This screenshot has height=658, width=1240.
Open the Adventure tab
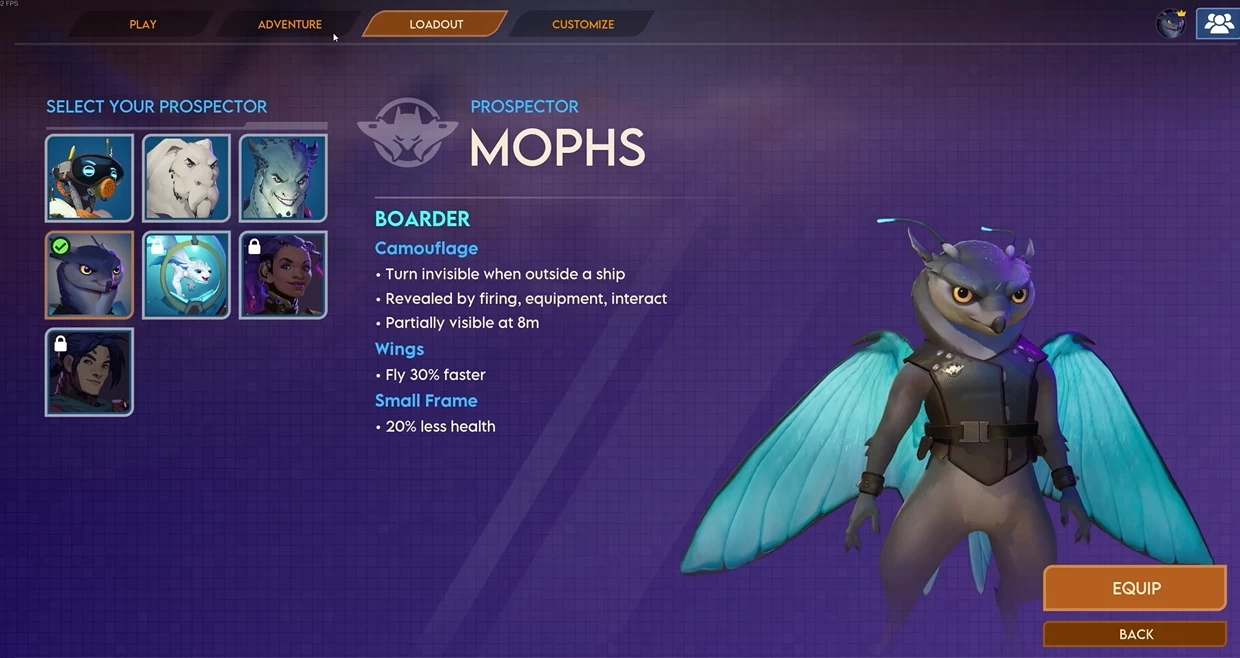(x=290, y=24)
